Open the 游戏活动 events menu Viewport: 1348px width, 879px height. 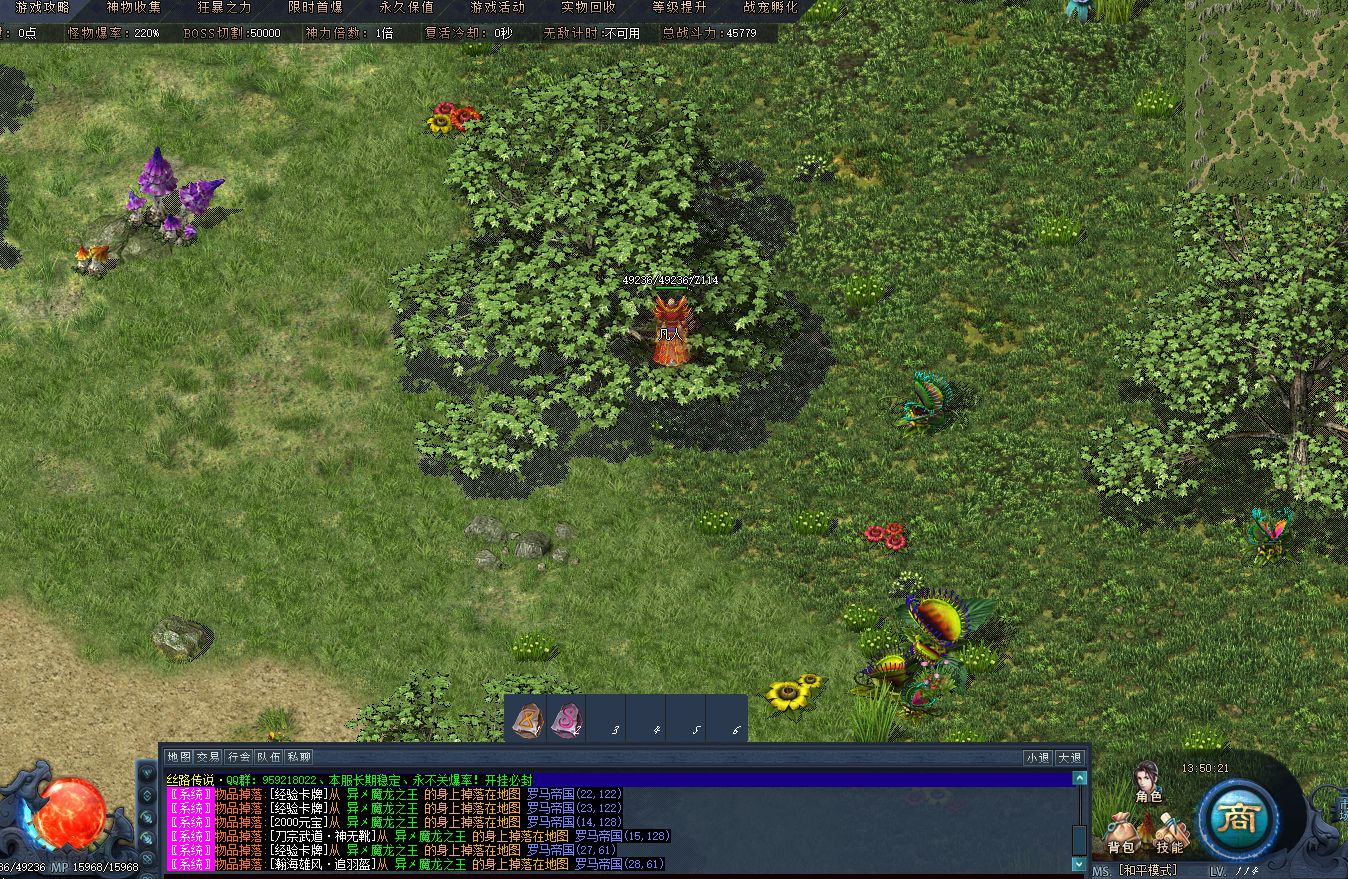(x=497, y=7)
